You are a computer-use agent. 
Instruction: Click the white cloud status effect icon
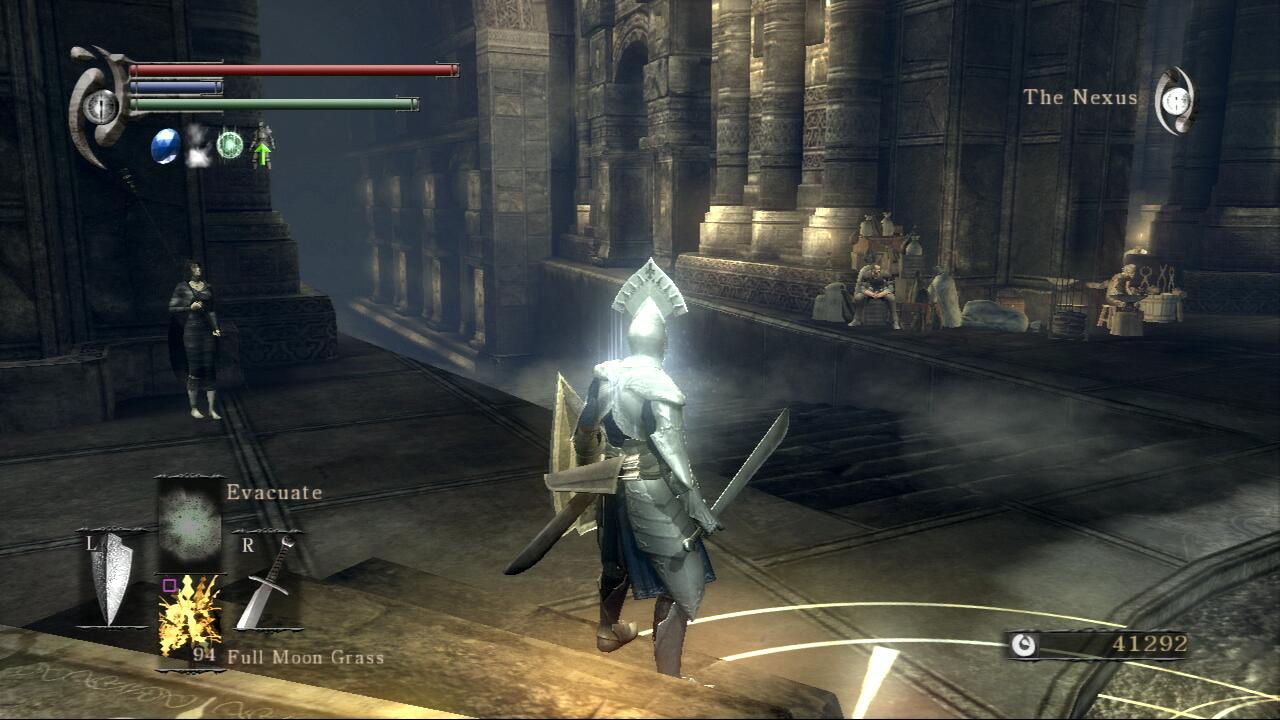pyautogui.click(x=196, y=148)
